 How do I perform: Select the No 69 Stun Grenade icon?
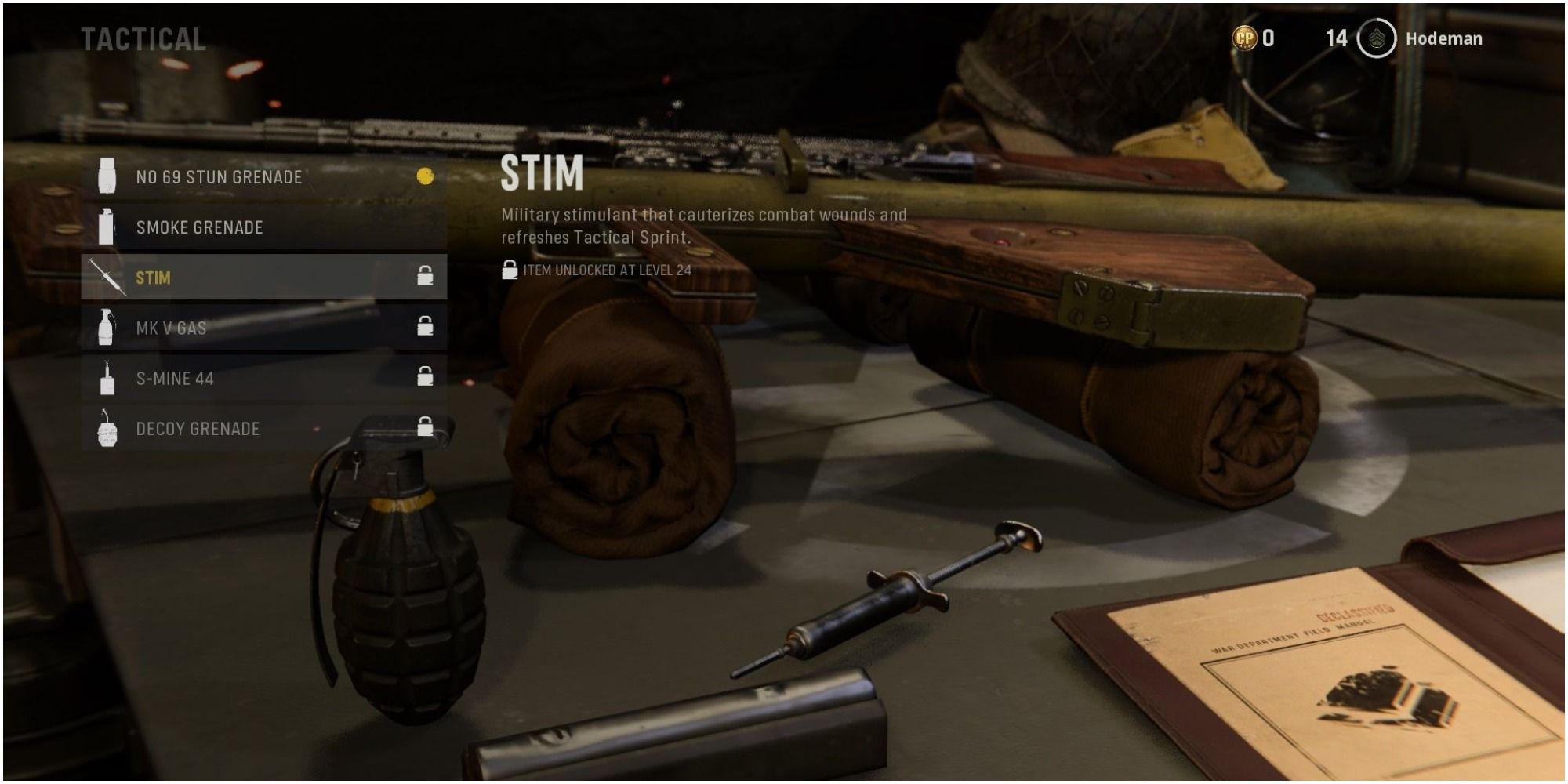106,176
